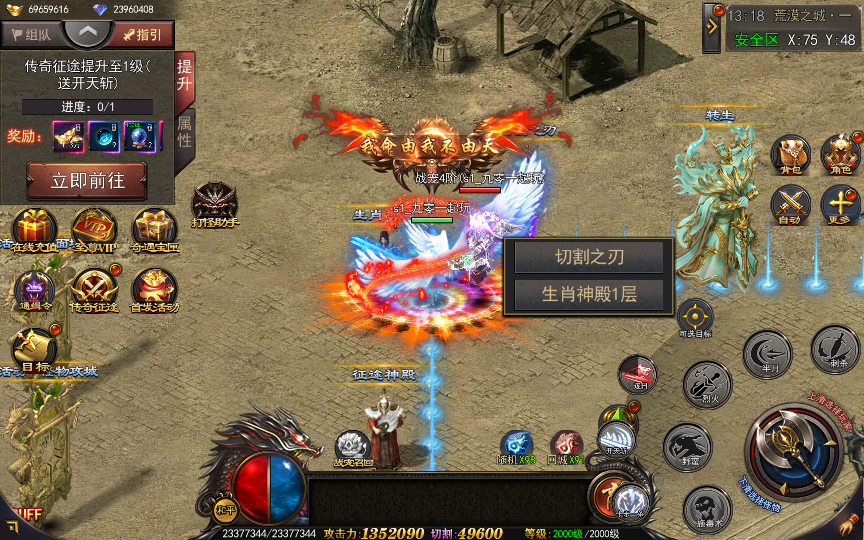864x540 pixels.
Task: Choose 切割之刃 from the popup list
Action: [589, 257]
